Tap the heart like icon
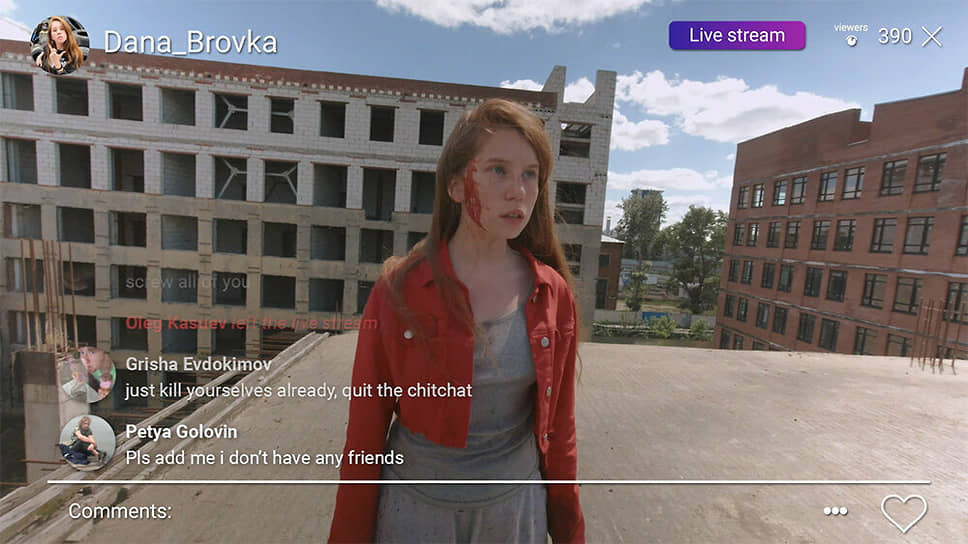The height and width of the screenshot is (544, 968). (903, 513)
